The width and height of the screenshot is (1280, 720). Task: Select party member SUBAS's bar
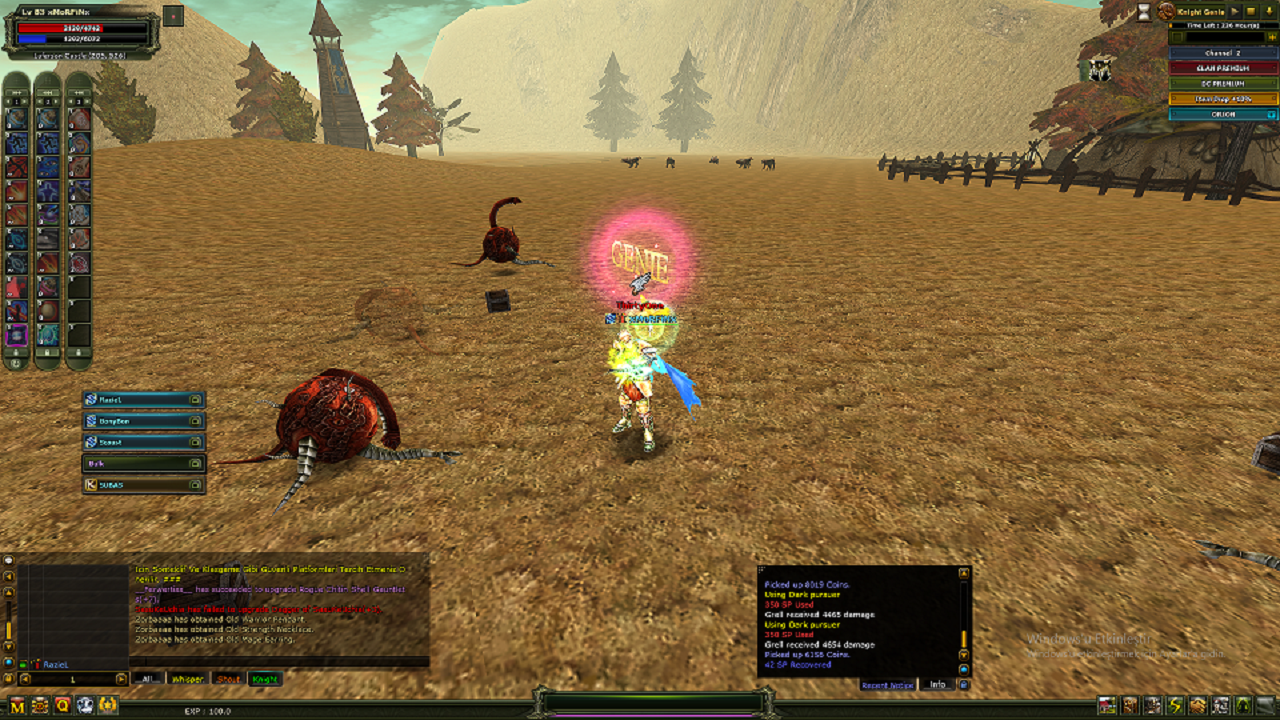[144, 485]
